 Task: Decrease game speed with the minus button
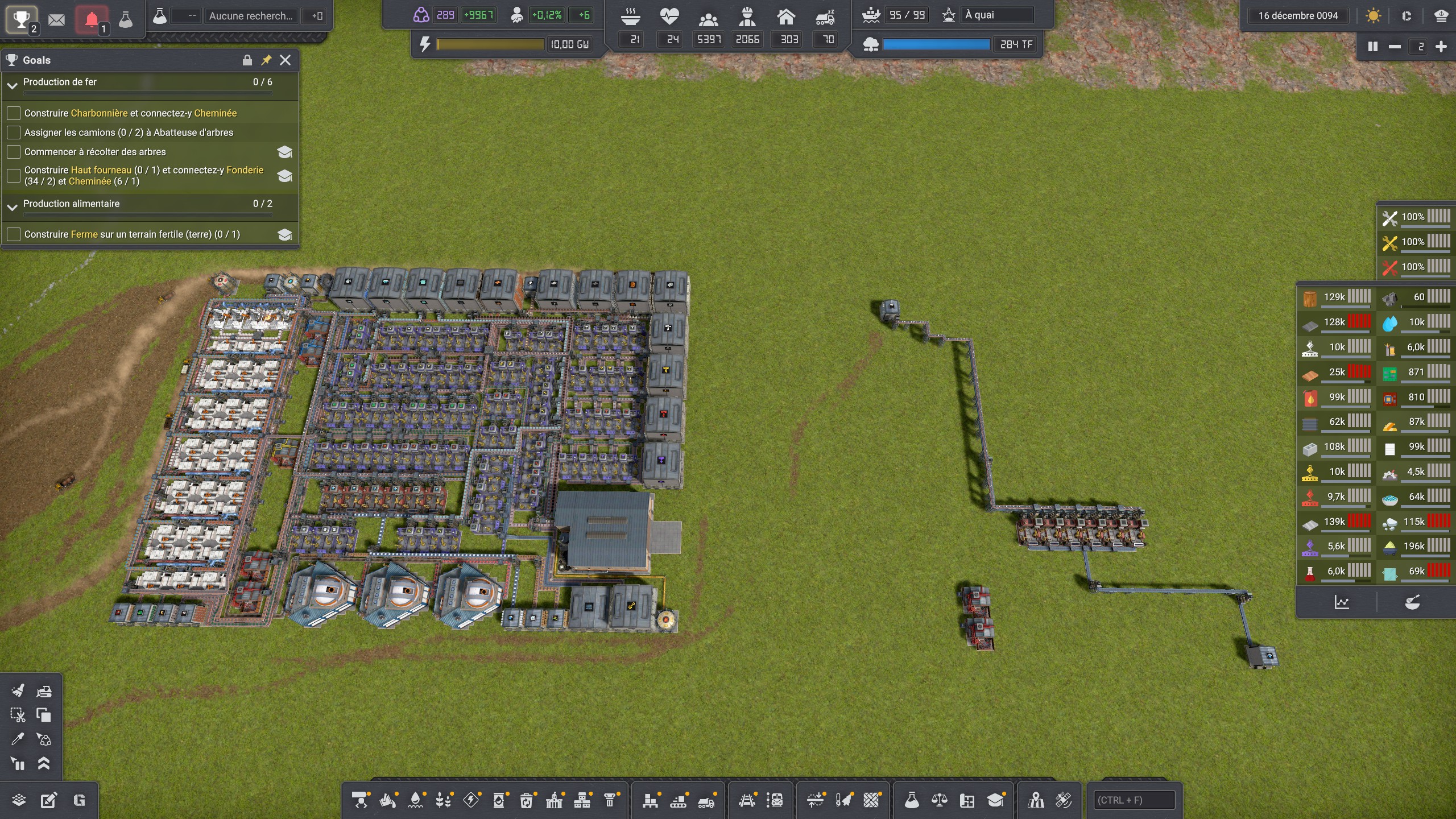pos(1395,47)
